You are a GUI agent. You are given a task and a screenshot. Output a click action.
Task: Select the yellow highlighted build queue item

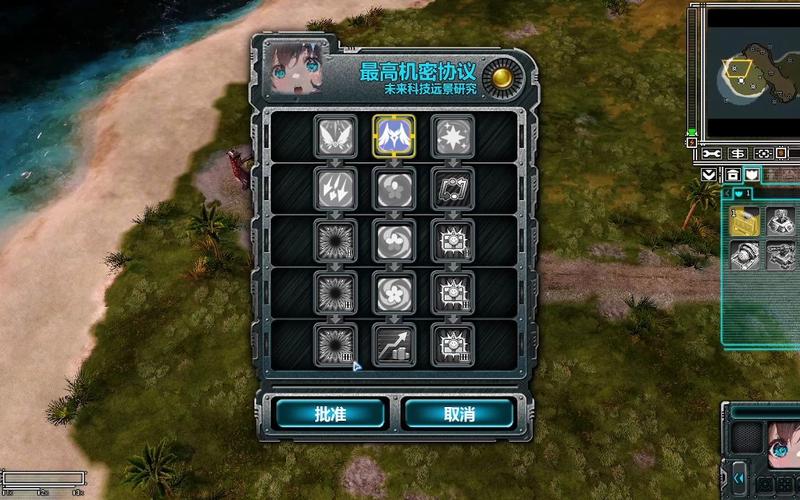[744, 222]
